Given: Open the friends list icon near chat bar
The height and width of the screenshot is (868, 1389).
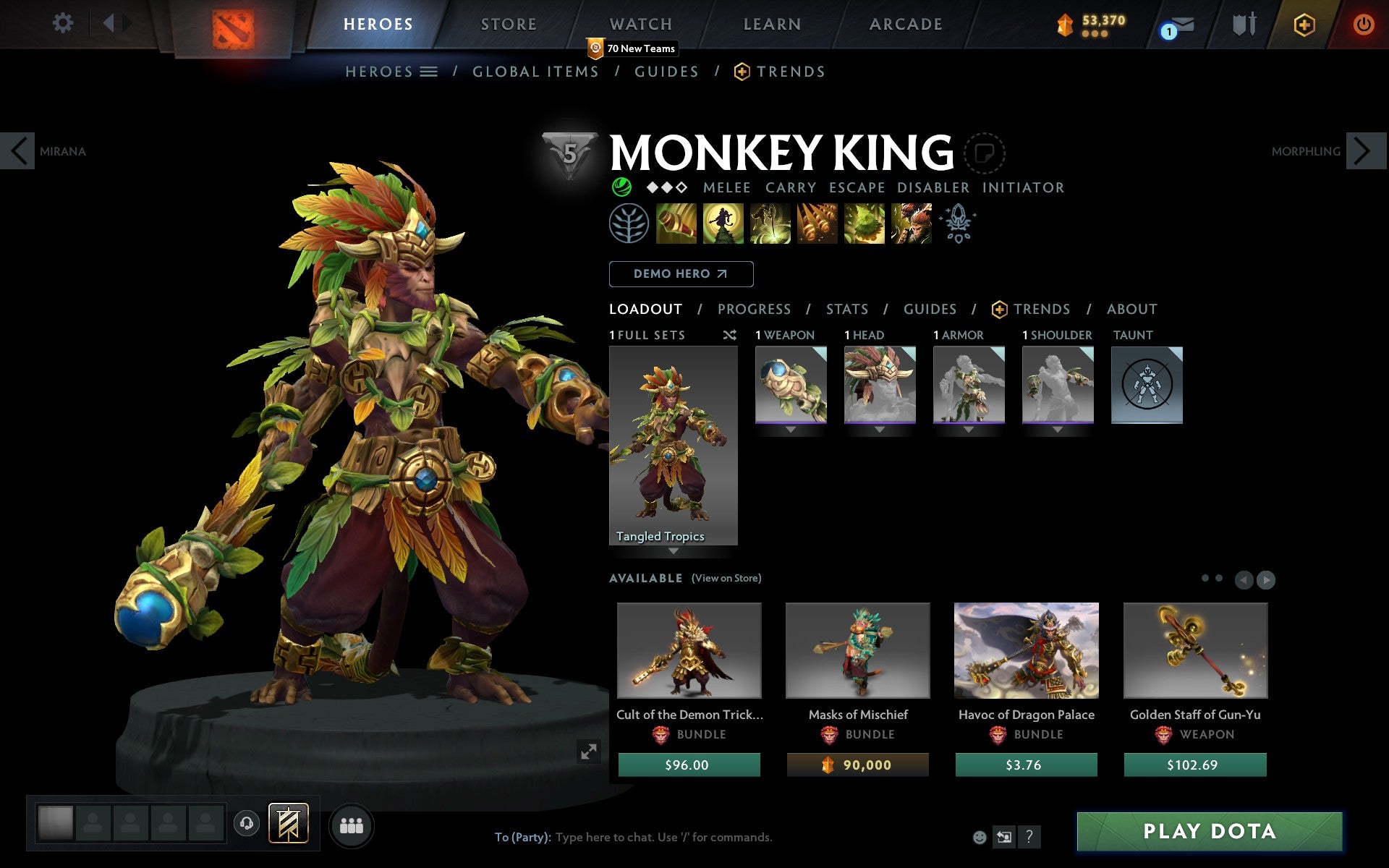Looking at the screenshot, I should (x=352, y=825).
